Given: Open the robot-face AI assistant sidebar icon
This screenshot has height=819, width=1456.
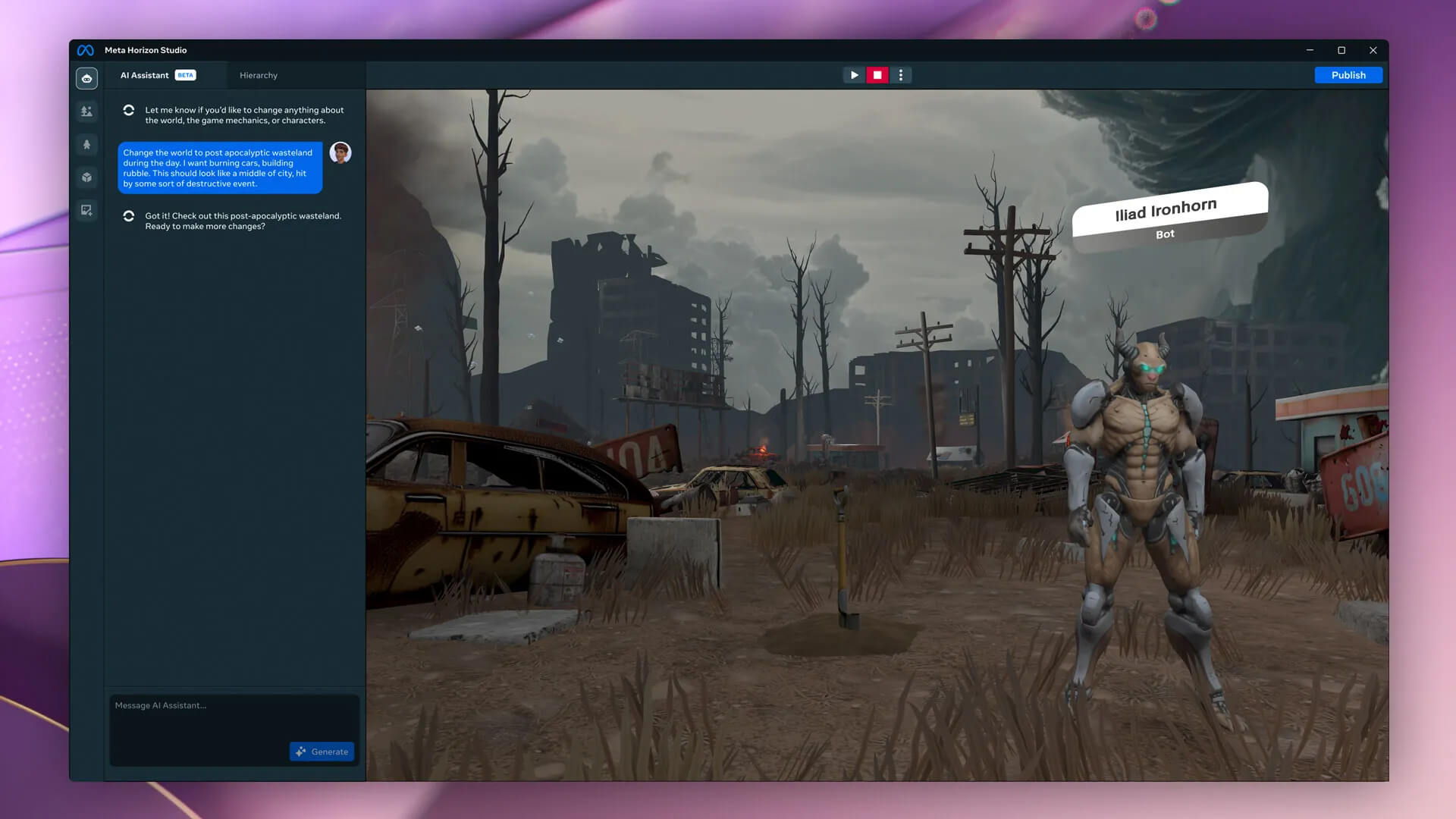Looking at the screenshot, I should click(87, 78).
